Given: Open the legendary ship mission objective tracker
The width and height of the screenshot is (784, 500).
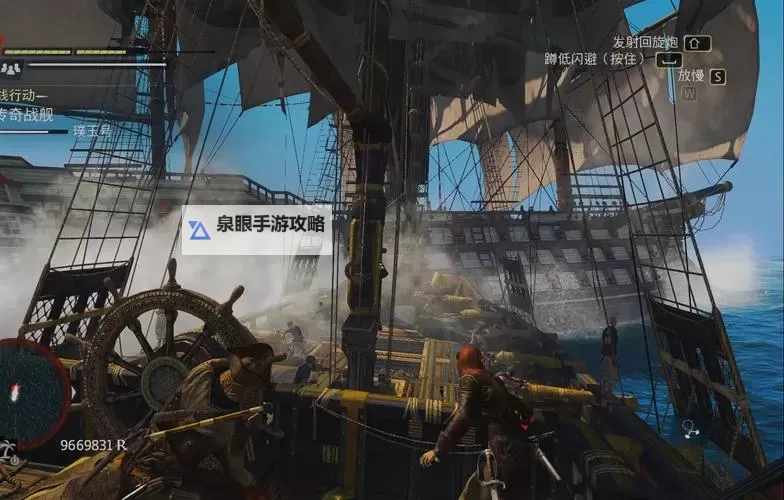Looking at the screenshot, I should [x=30, y=111].
